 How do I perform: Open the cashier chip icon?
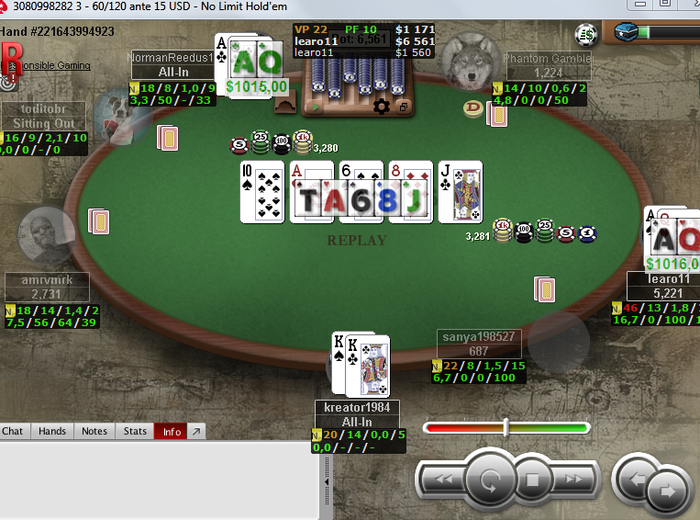[587, 35]
